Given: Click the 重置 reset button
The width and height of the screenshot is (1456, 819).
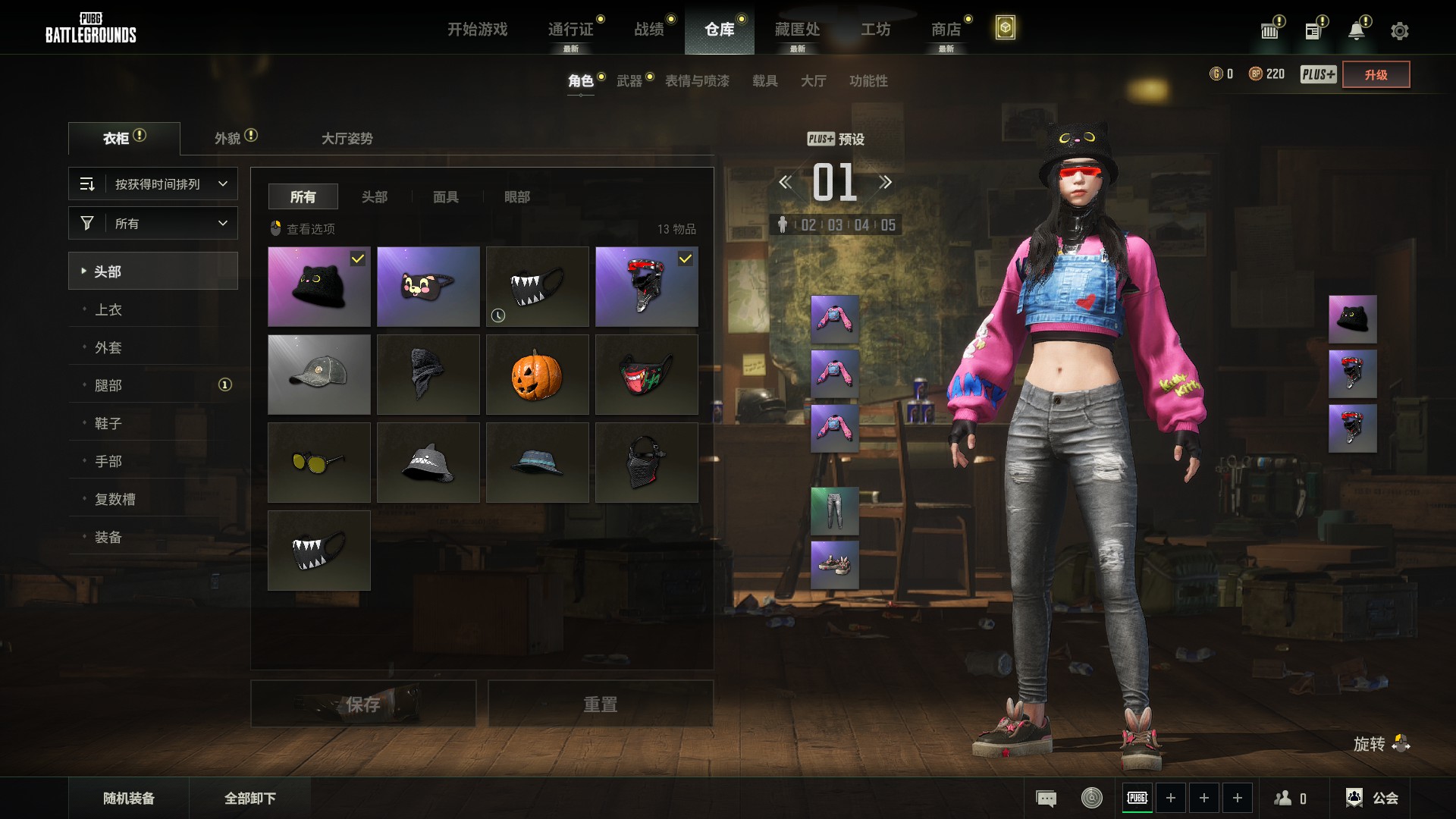Looking at the screenshot, I should click(x=600, y=704).
